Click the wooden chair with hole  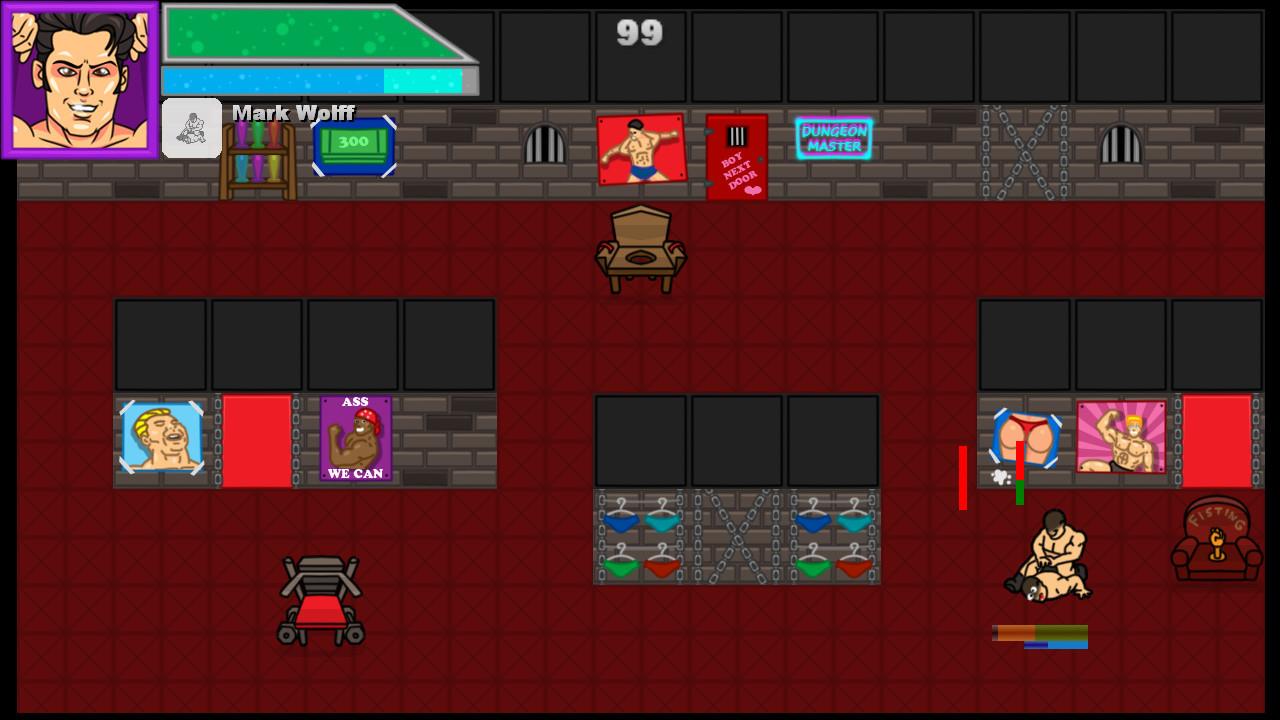click(641, 248)
